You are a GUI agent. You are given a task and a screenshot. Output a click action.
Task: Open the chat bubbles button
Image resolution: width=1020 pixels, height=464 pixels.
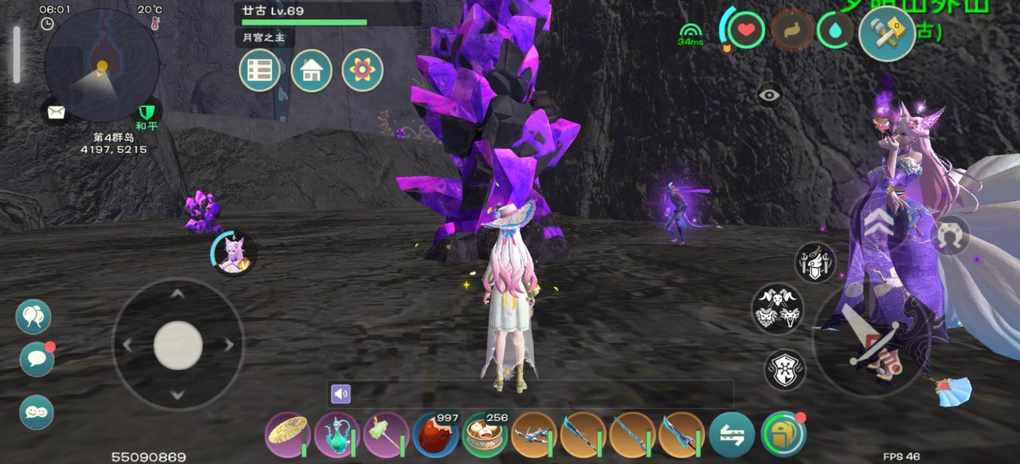point(33,316)
